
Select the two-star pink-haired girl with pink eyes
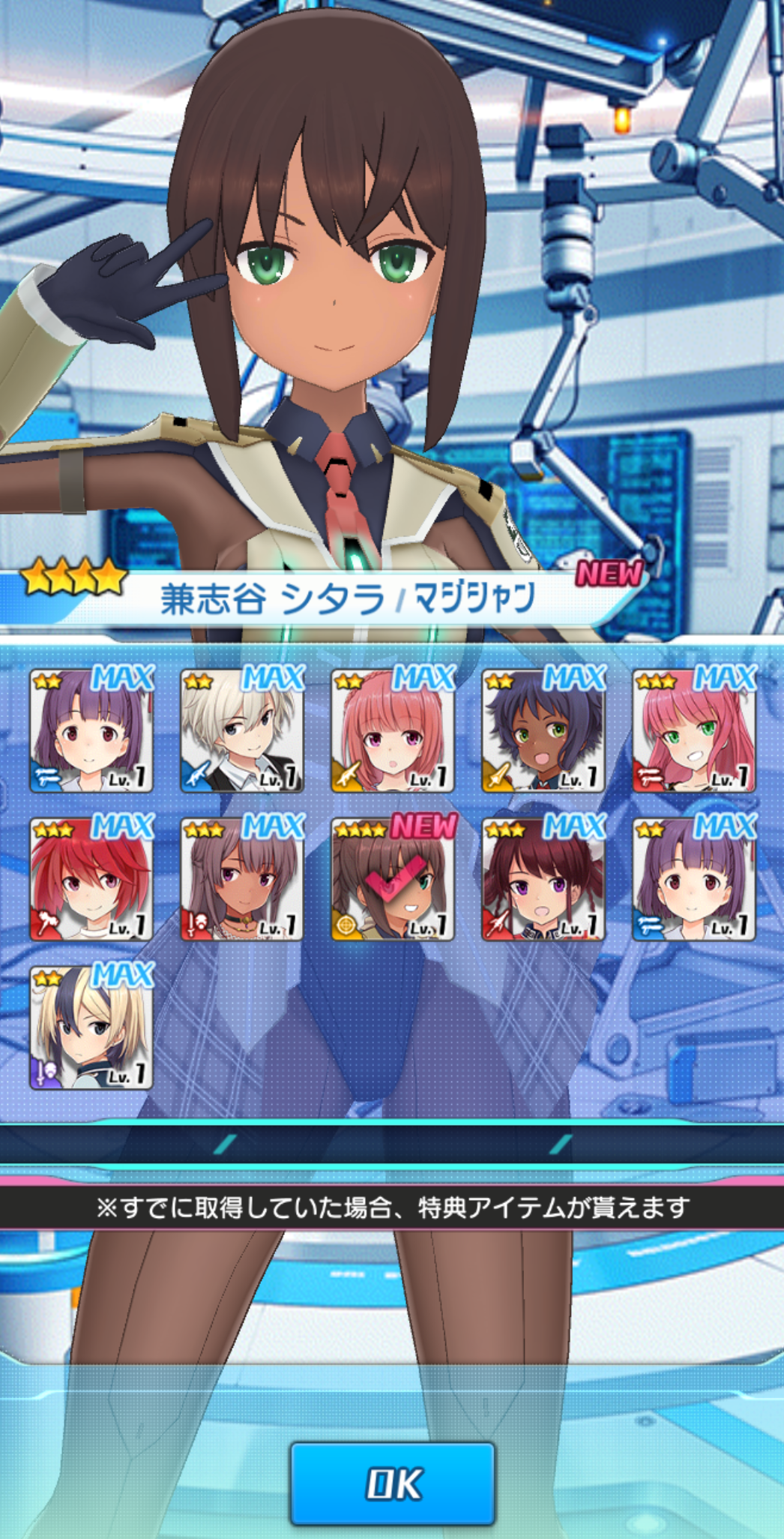pyautogui.click(x=393, y=731)
